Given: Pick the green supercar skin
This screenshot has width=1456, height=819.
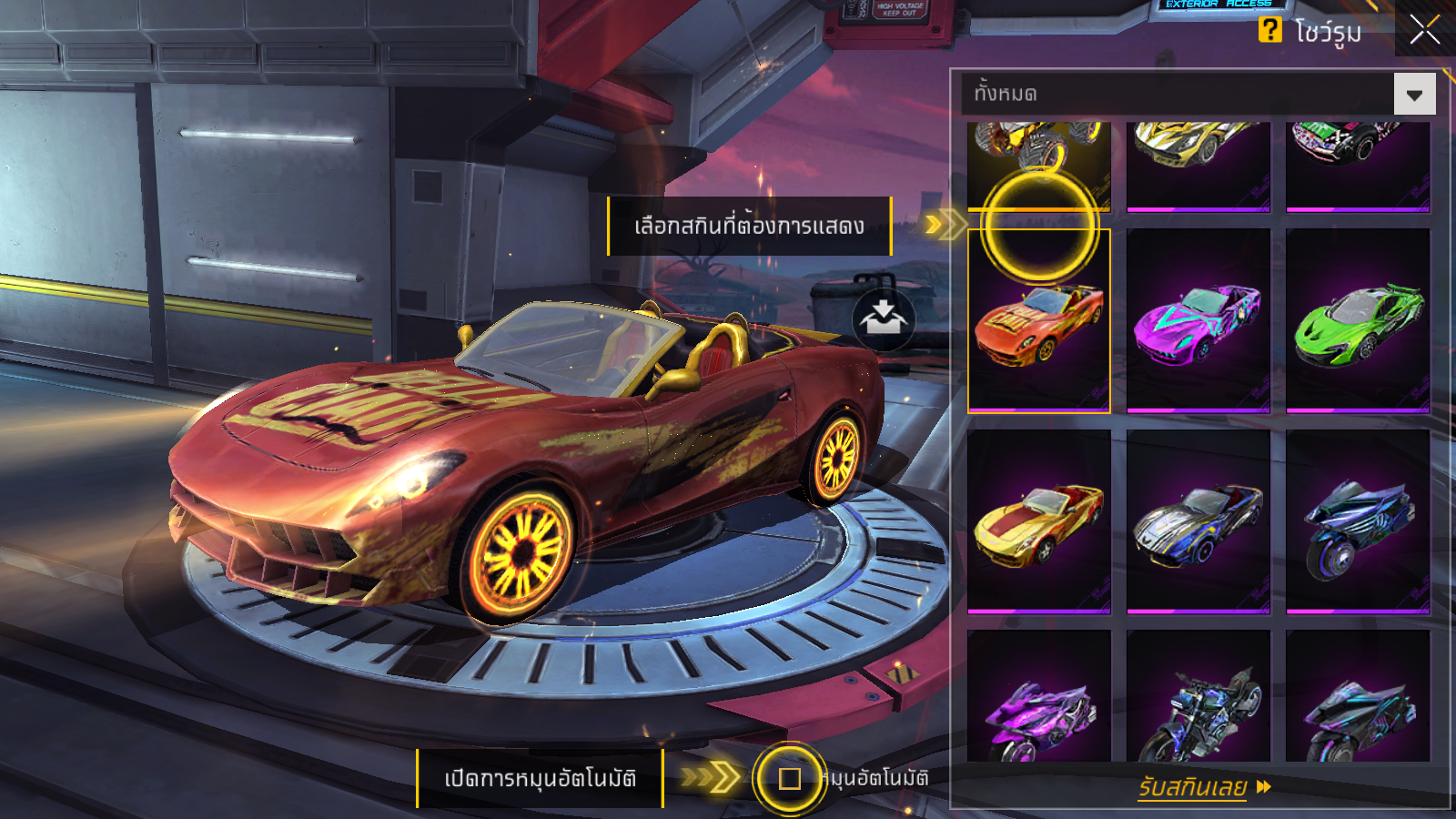Looking at the screenshot, I should (x=1357, y=320).
